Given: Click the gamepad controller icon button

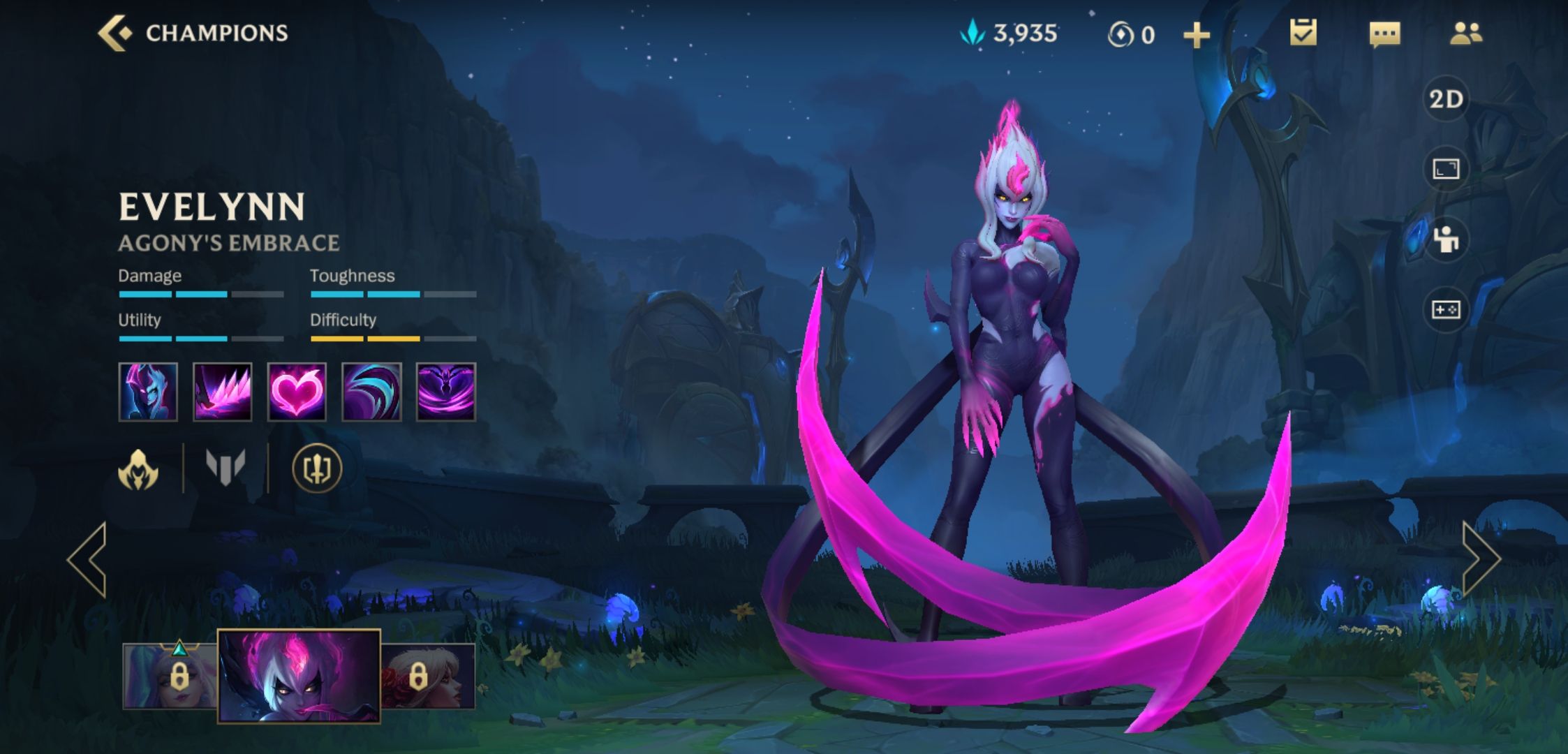Looking at the screenshot, I should (1446, 309).
